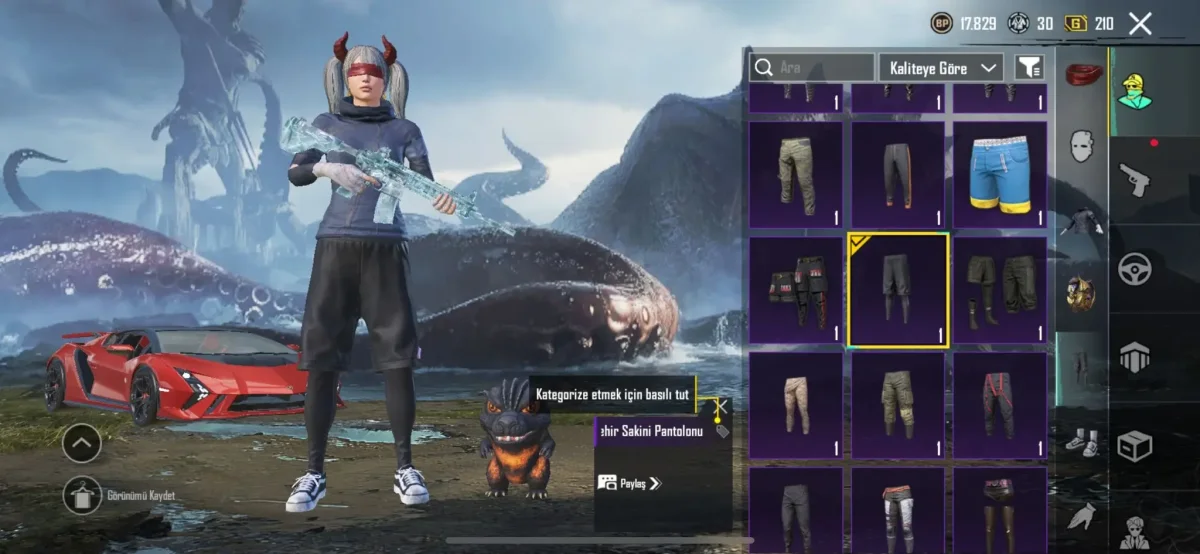1200x554 pixels.
Task: Switch to the sneakers shoes category
Action: (1081, 441)
